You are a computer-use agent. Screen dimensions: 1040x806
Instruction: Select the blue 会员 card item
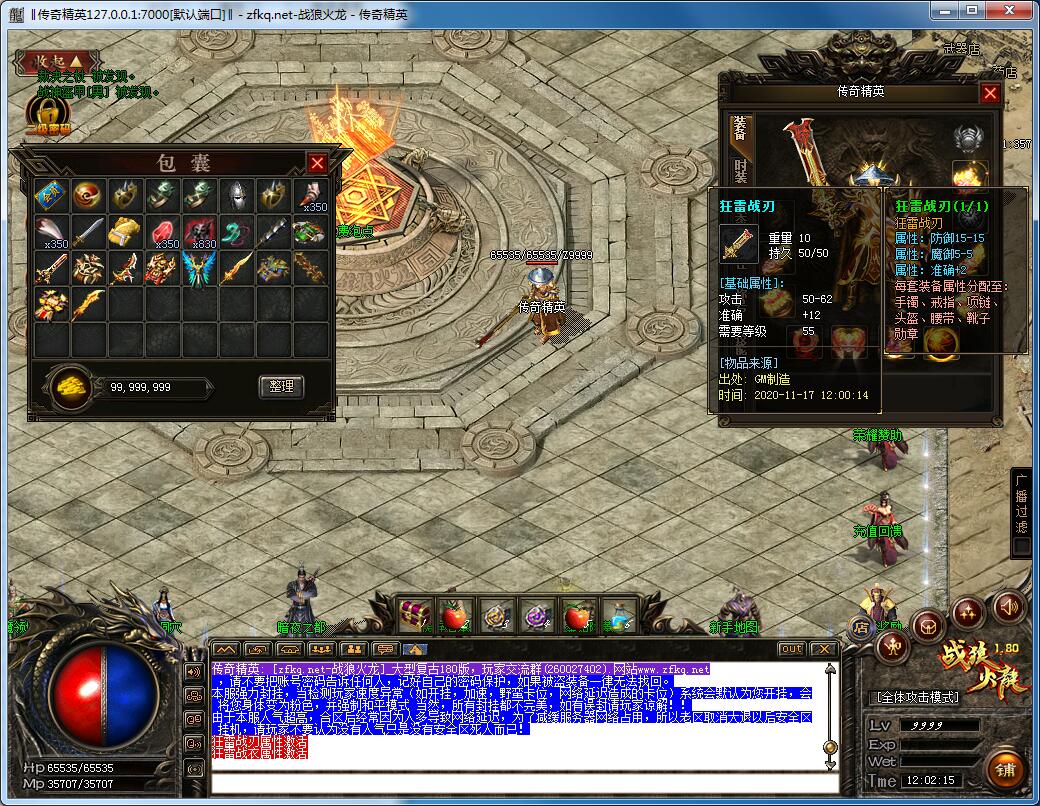[x=49, y=193]
